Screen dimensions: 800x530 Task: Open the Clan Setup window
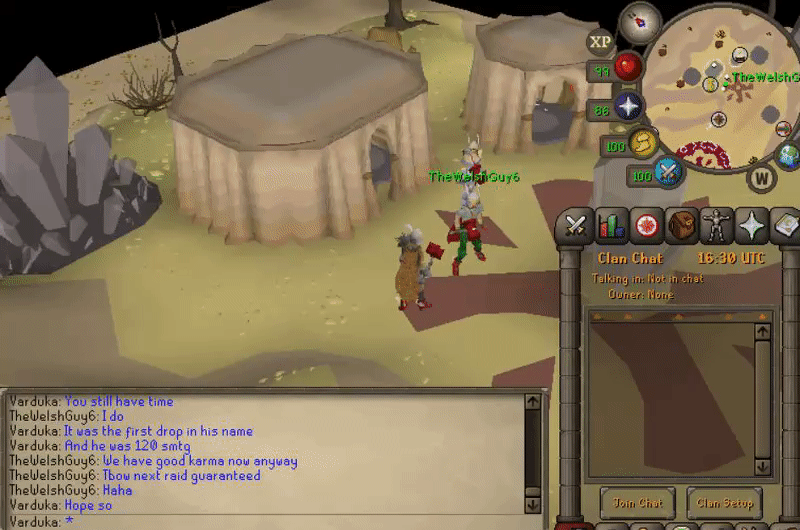coord(726,503)
